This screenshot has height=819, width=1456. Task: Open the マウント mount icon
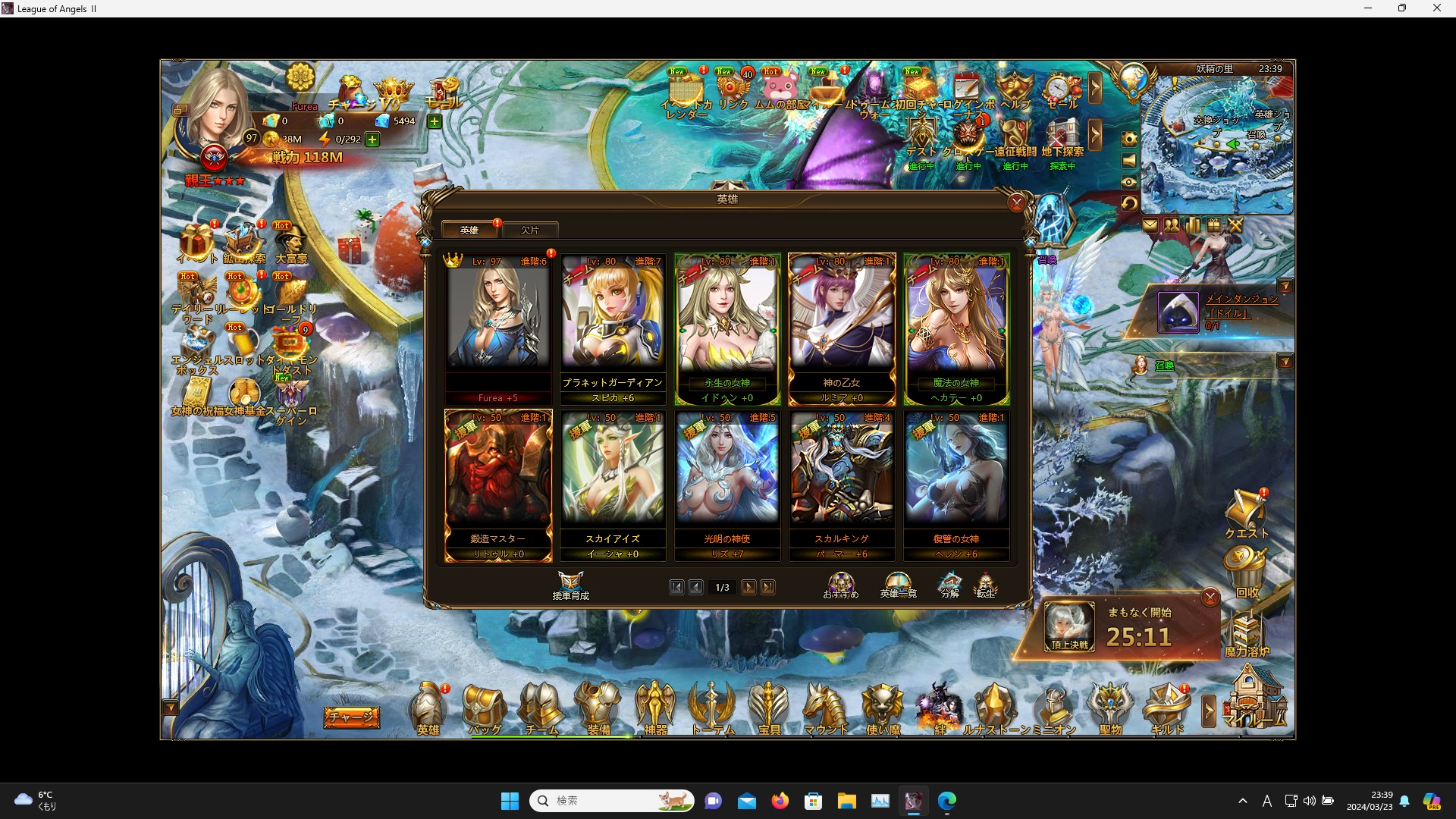click(827, 709)
